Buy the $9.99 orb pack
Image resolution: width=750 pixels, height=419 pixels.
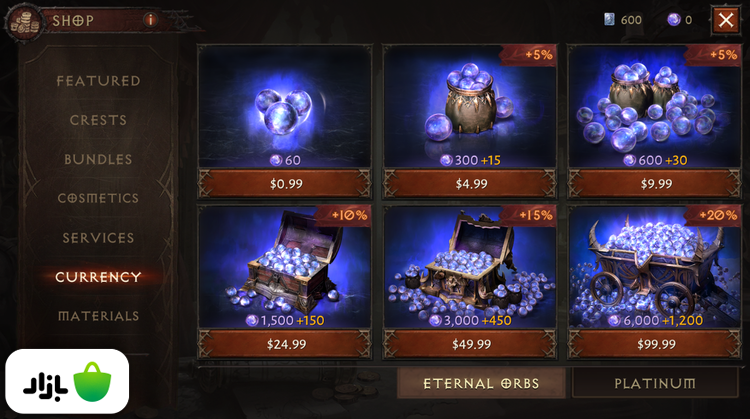[x=656, y=184]
